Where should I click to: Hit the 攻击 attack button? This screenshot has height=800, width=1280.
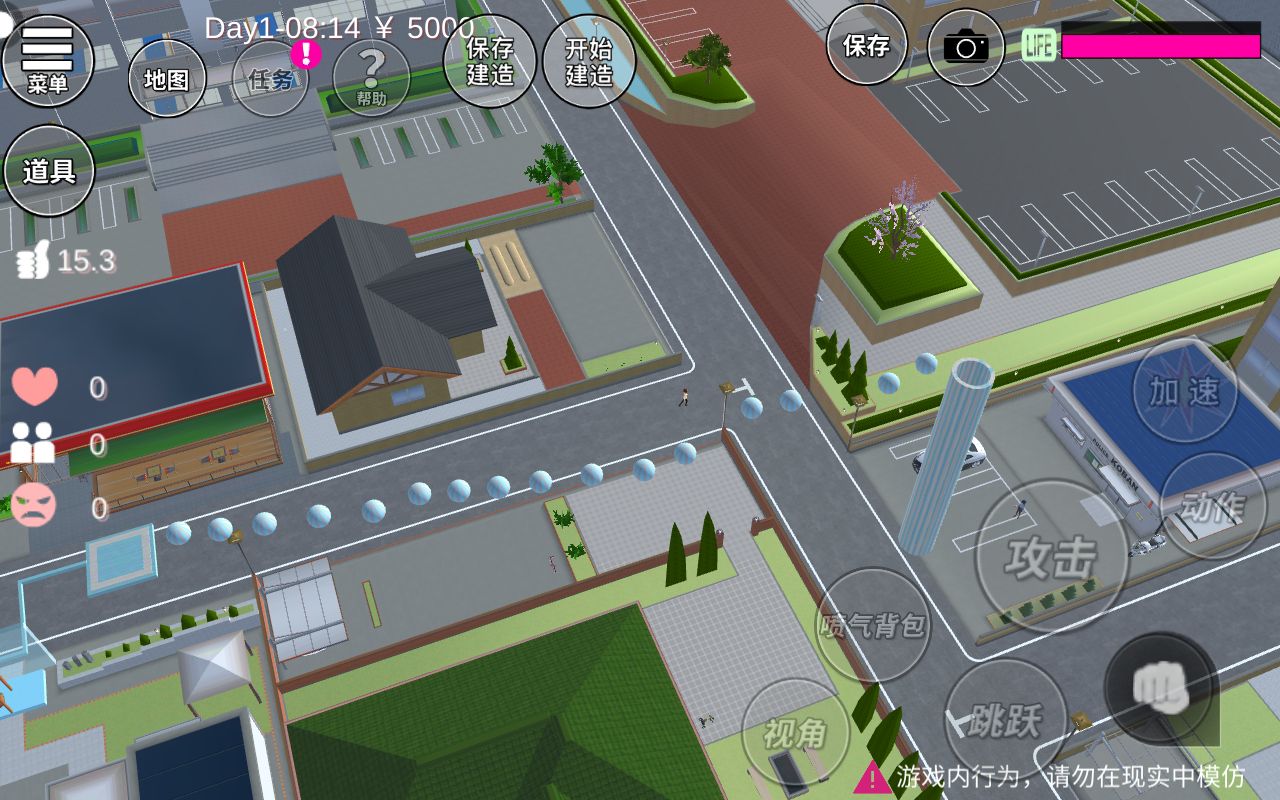pyautogui.click(x=1051, y=557)
